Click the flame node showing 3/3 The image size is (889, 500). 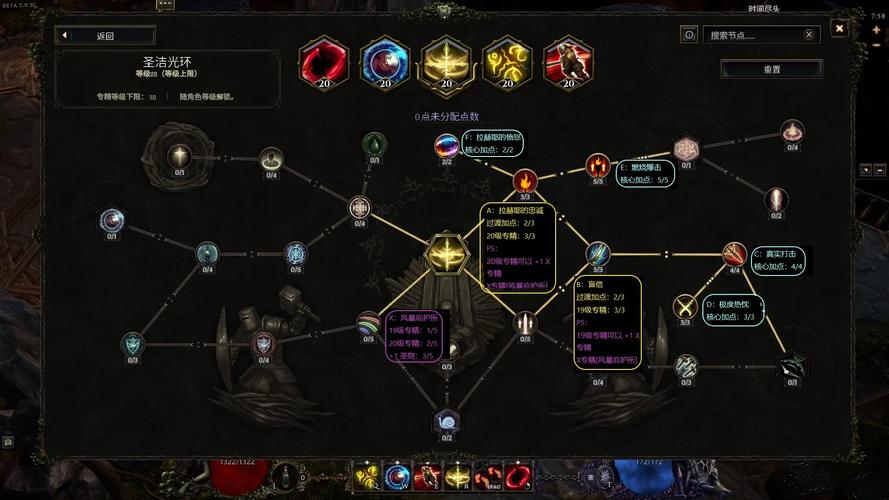(525, 181)
